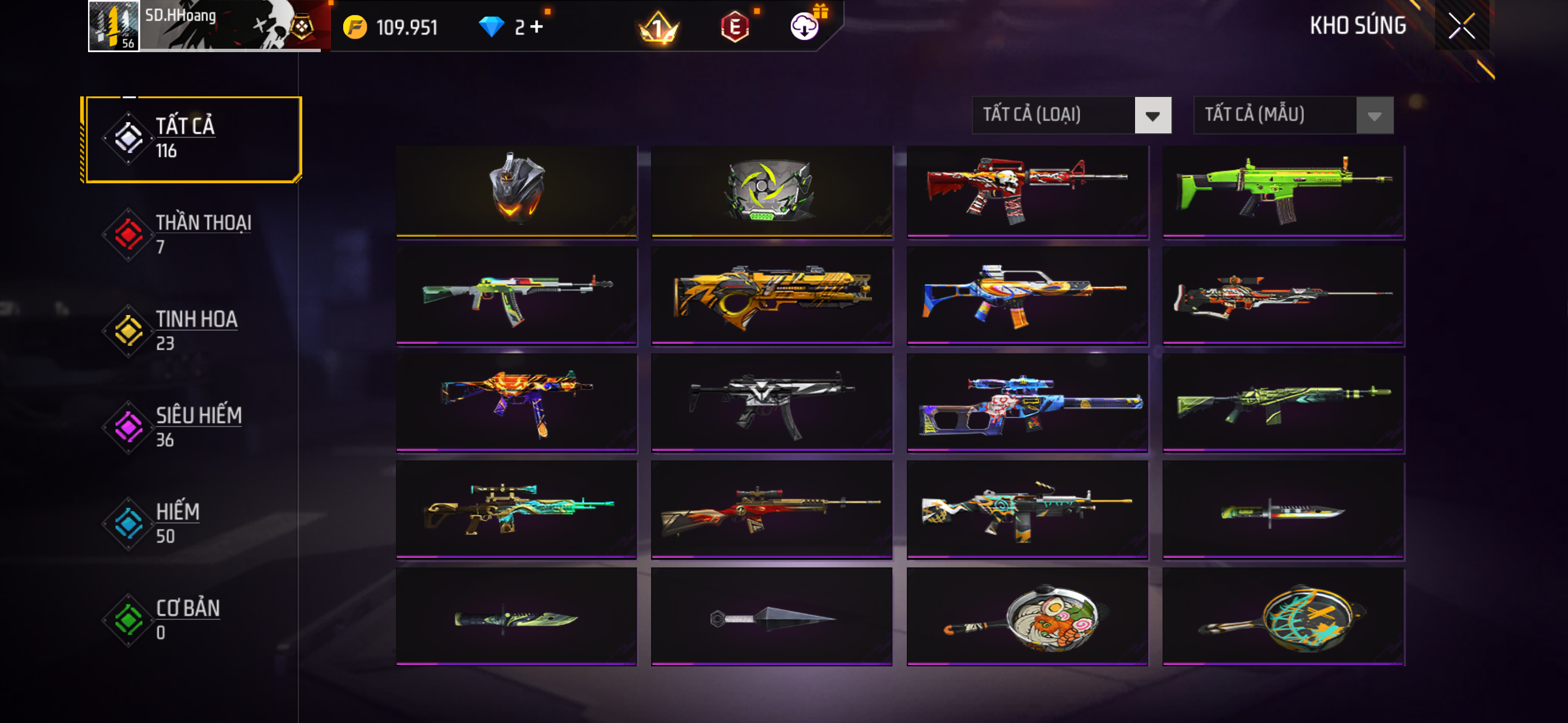Select the black and white MP5 skin
This screenshot has height=723, width=1568.
771,403
